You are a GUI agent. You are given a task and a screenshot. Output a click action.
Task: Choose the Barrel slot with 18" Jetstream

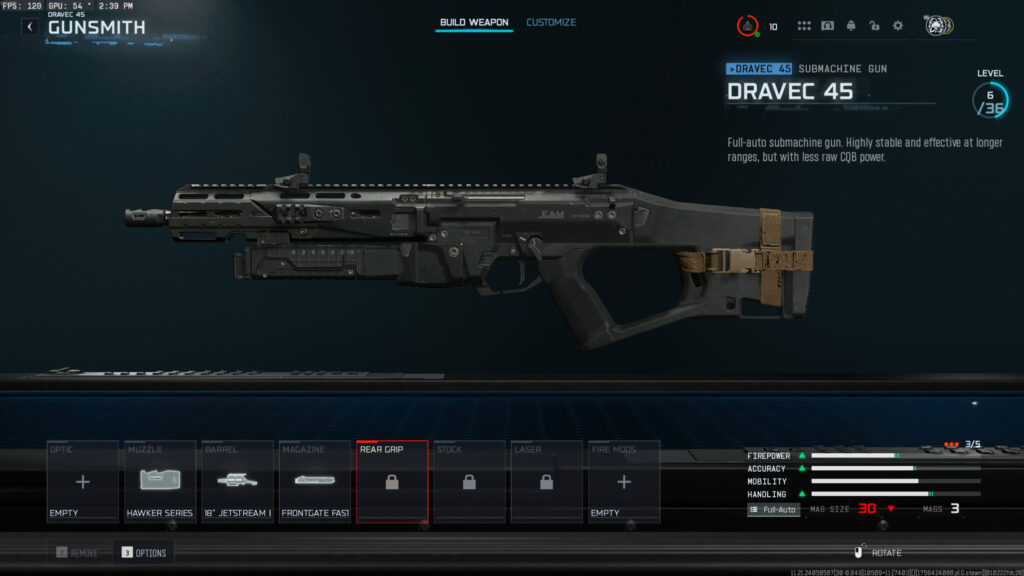tap(237, 482)
